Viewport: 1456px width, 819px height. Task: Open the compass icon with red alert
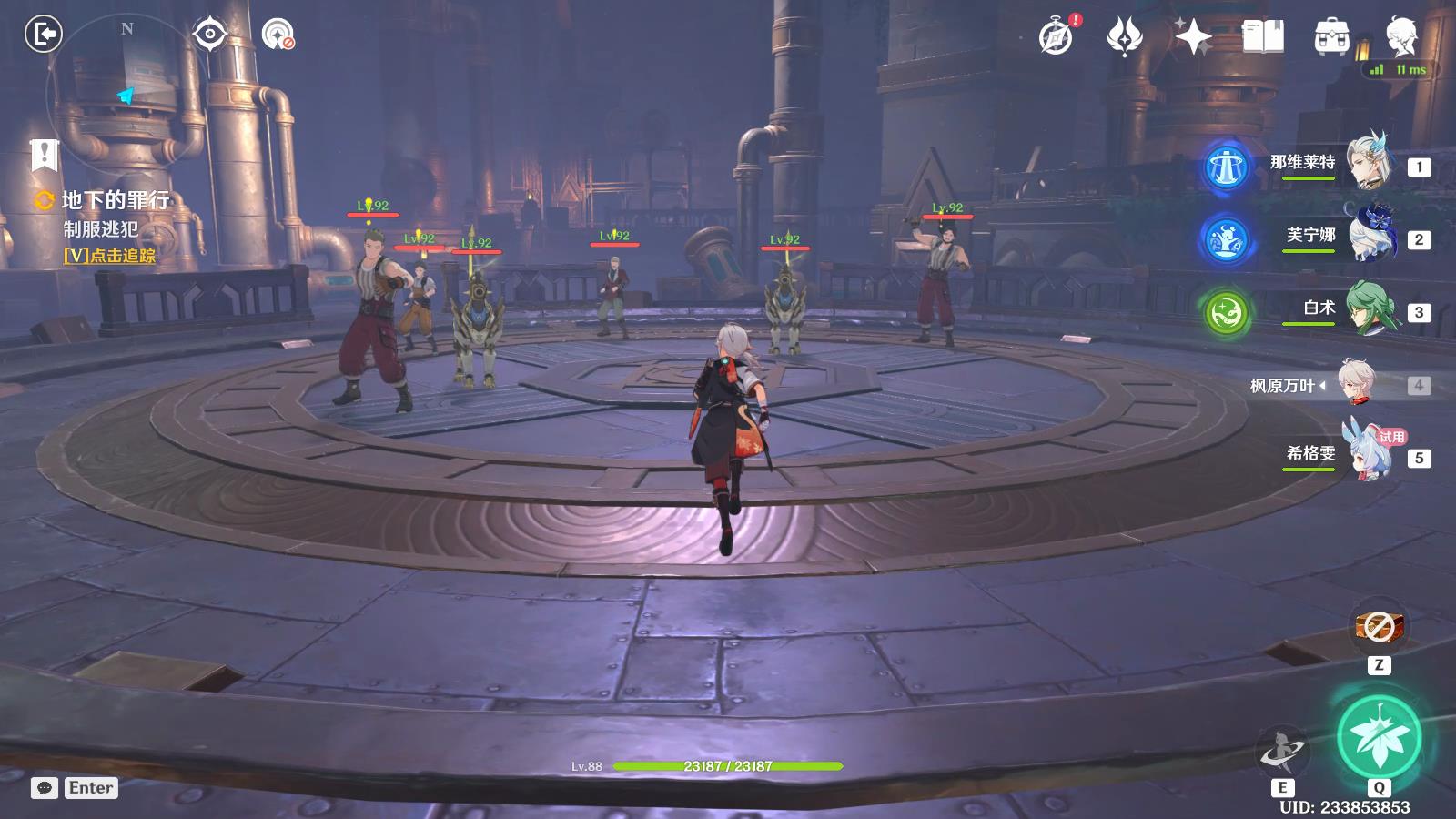pos(1057,36)
